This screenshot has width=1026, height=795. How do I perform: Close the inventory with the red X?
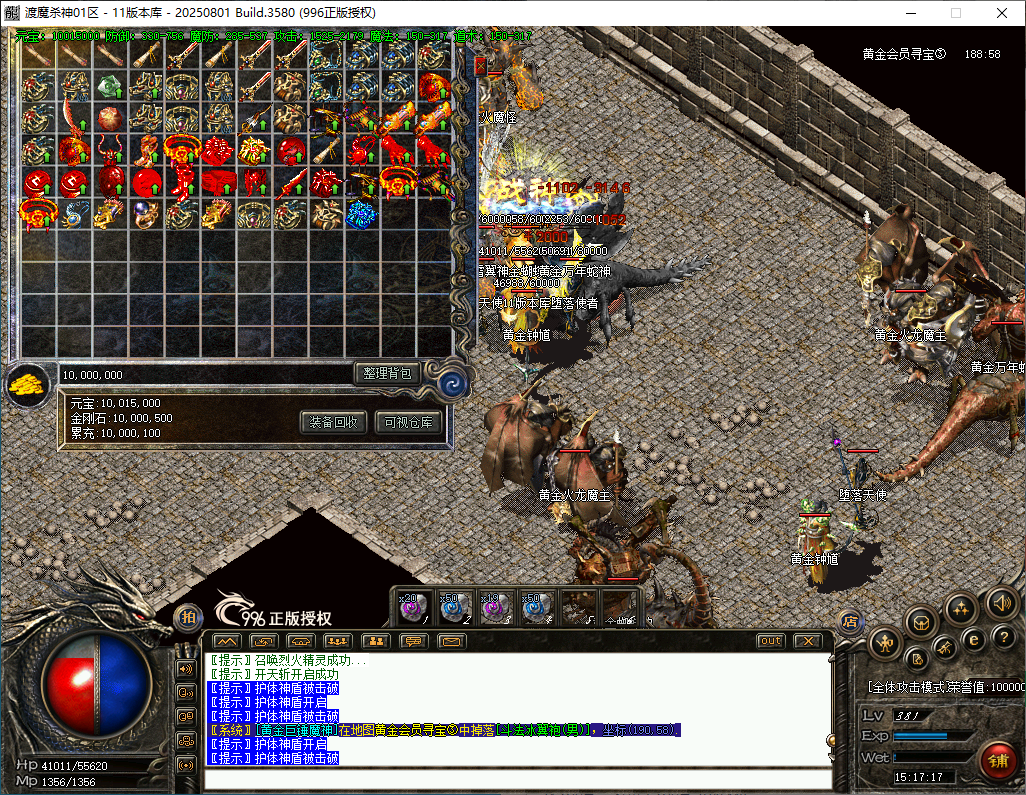pyautogui.click(x=480, y=66)
